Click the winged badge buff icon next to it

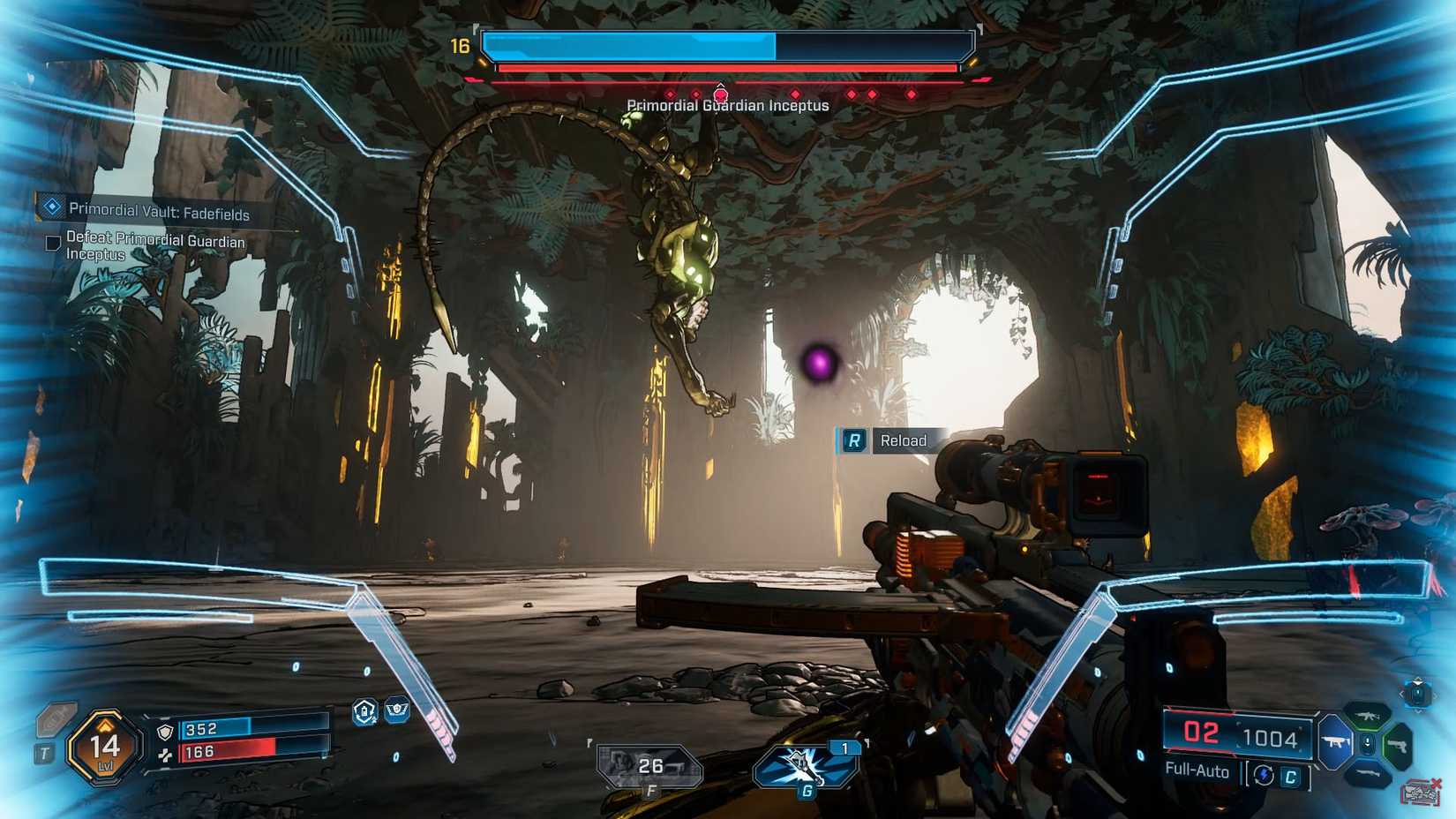pos(395,711)
